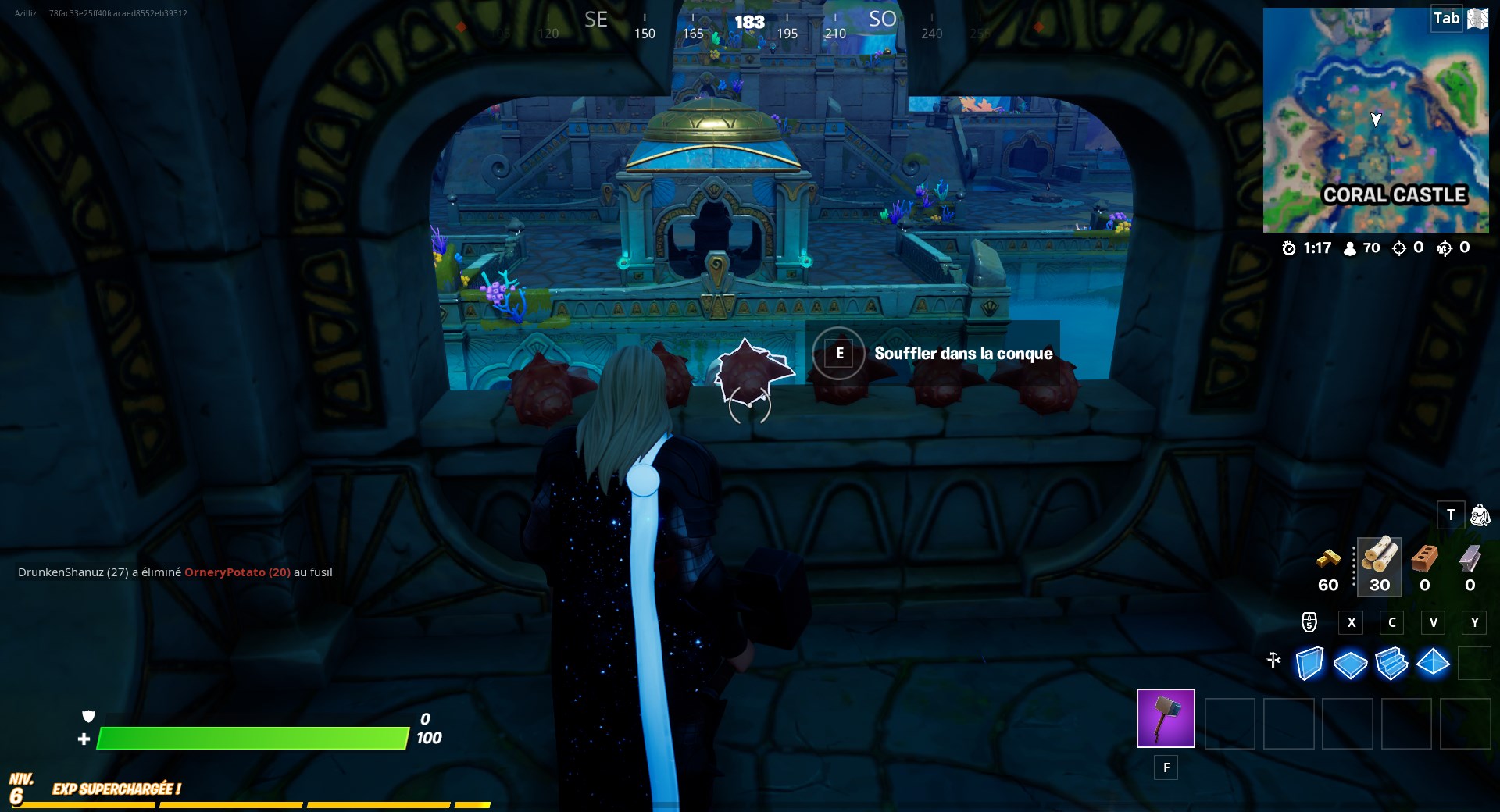Switch to the brick material
Viewport: 1500px width, 812px height.
click(1425, 557)
